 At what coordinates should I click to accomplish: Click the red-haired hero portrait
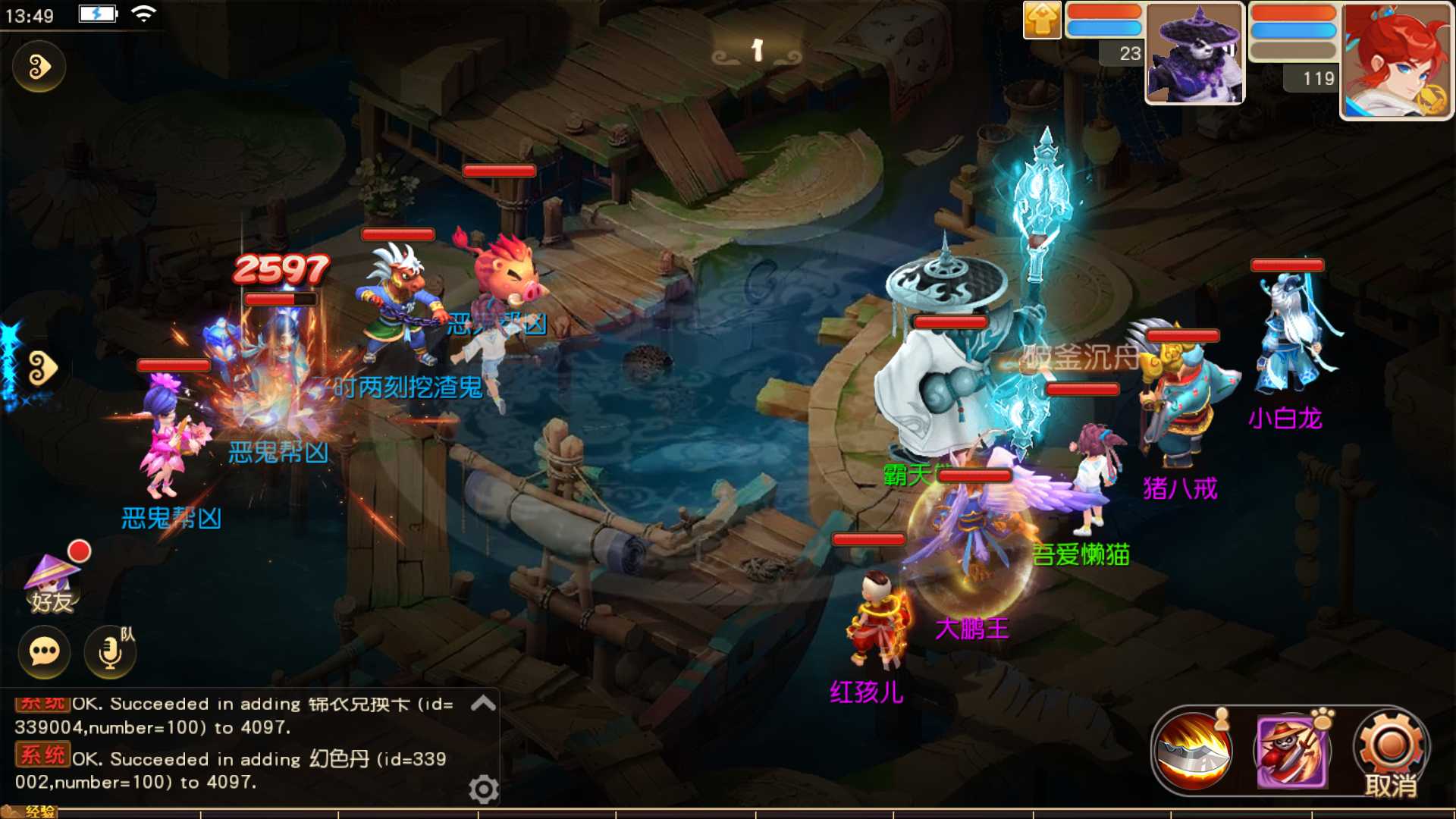coord(1396,61)
